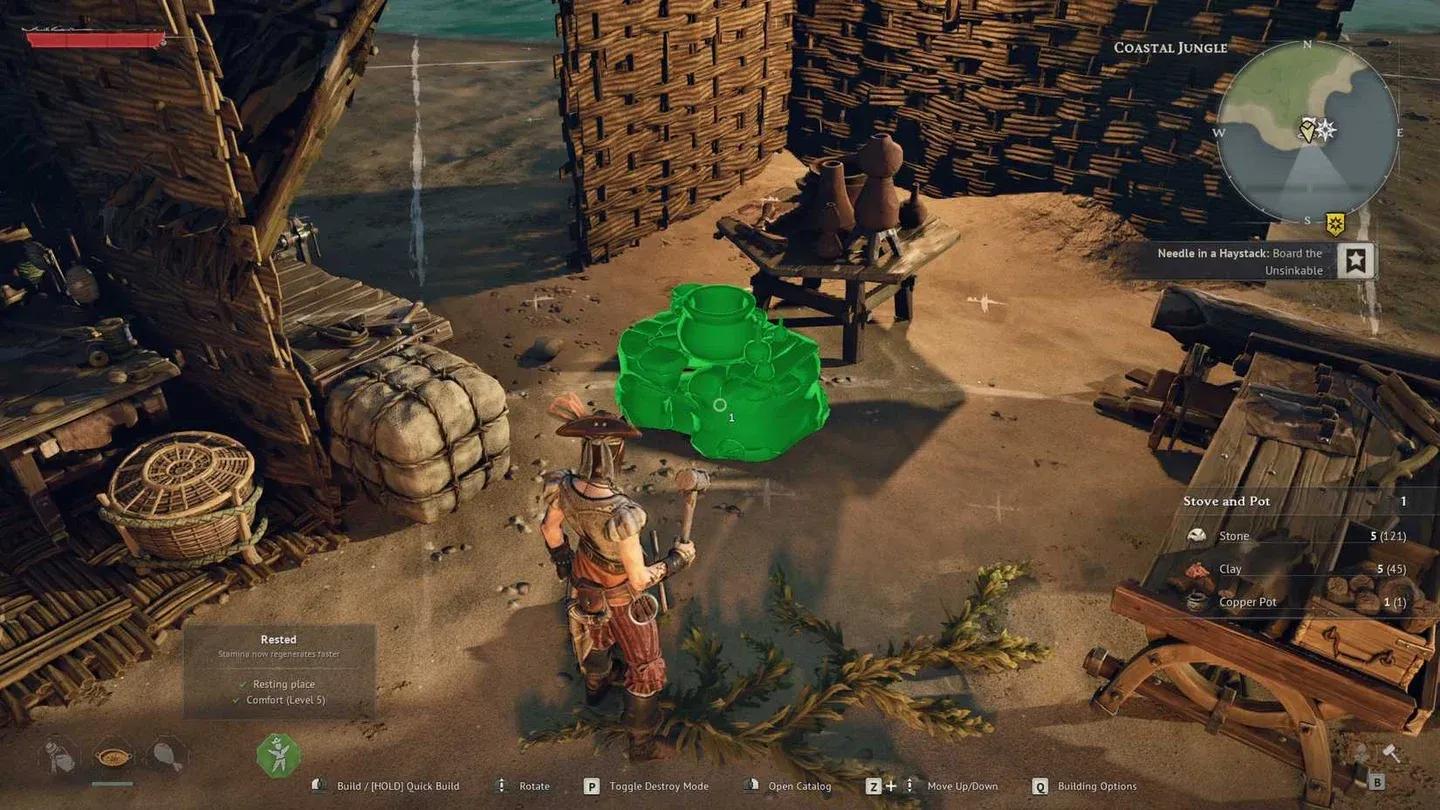Select the Stove and Pot header
The width and height of the screenshot is (1440, 810).
pyautogui.click(x=1228, y=500)
